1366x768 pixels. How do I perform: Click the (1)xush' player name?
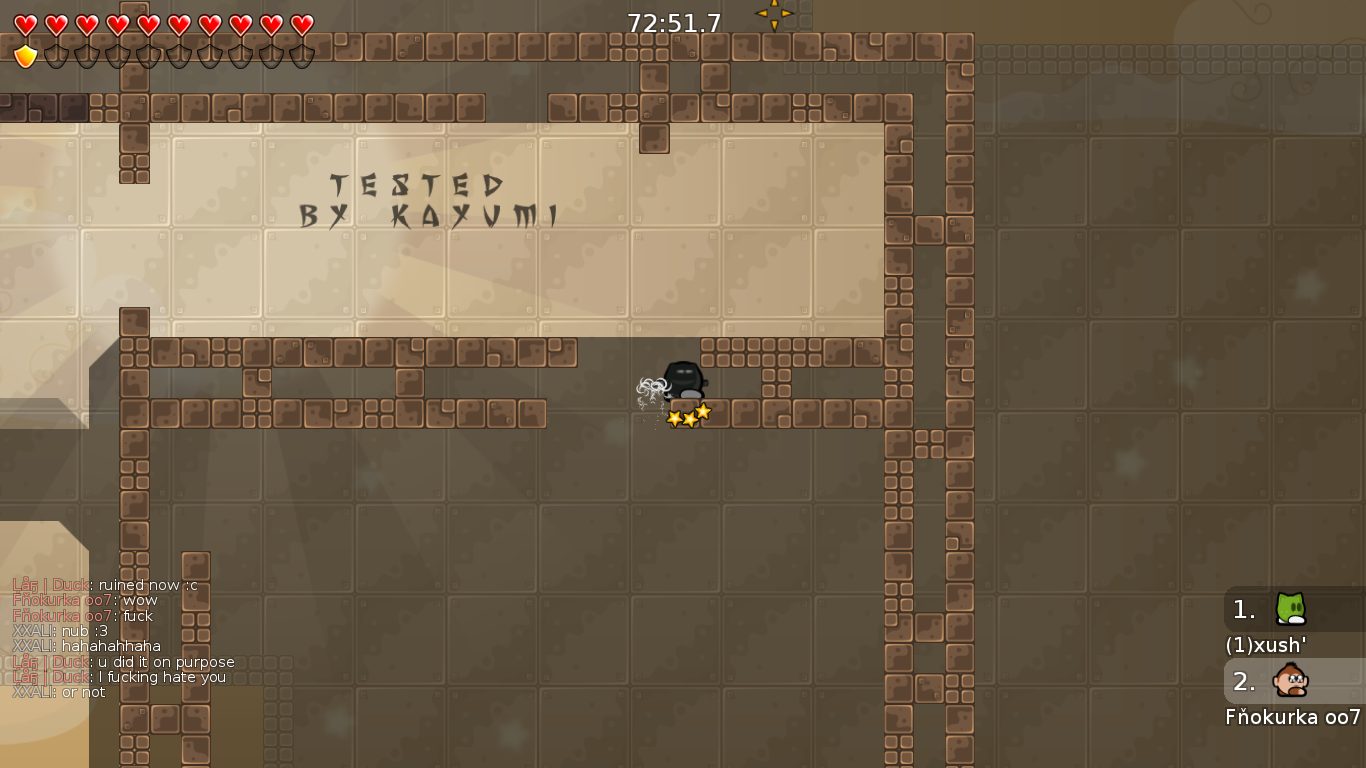click(x=1265, y=646)
